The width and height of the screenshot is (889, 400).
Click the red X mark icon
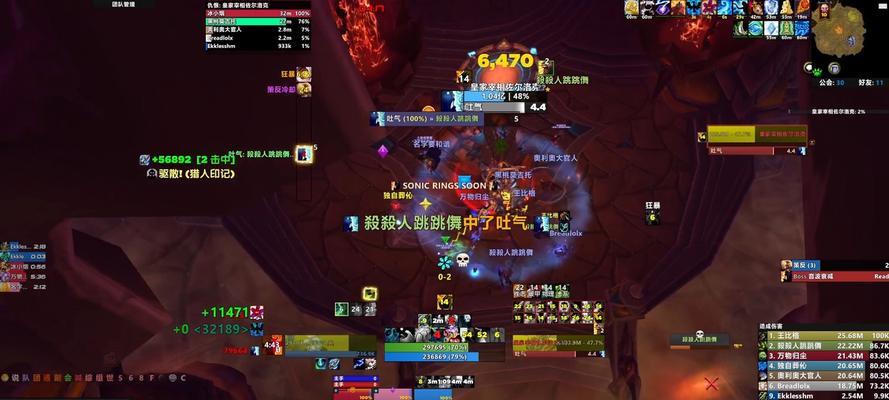coord(711,383)
